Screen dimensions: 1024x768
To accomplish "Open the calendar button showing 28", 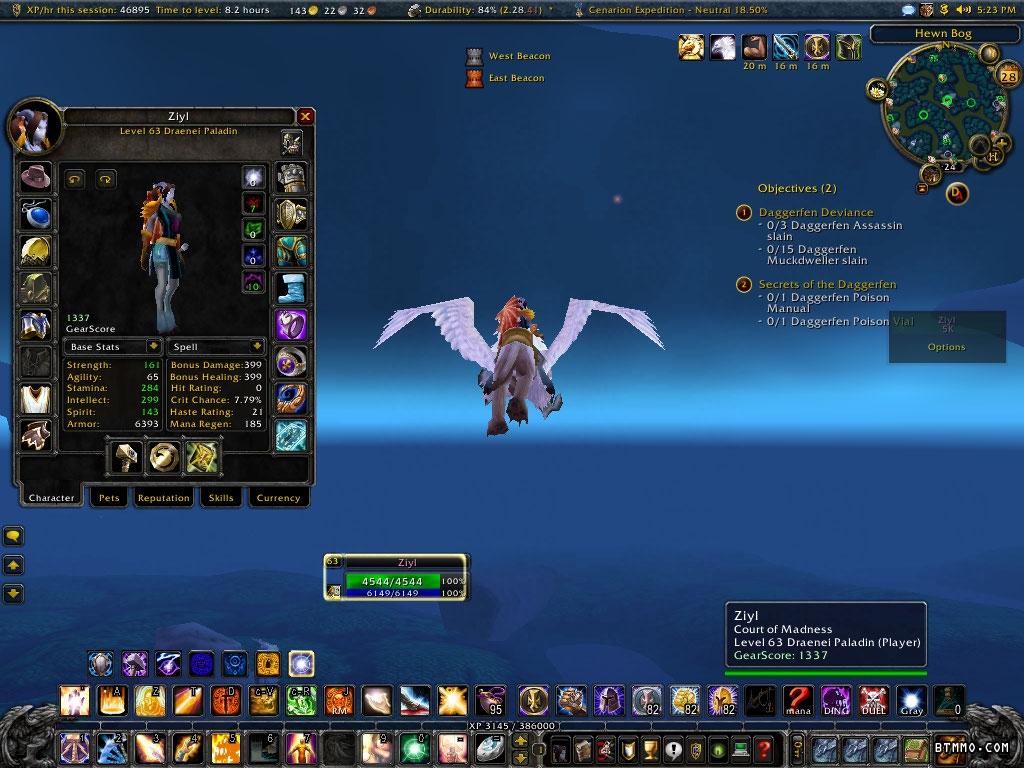I will click(x=1007, y=76).
